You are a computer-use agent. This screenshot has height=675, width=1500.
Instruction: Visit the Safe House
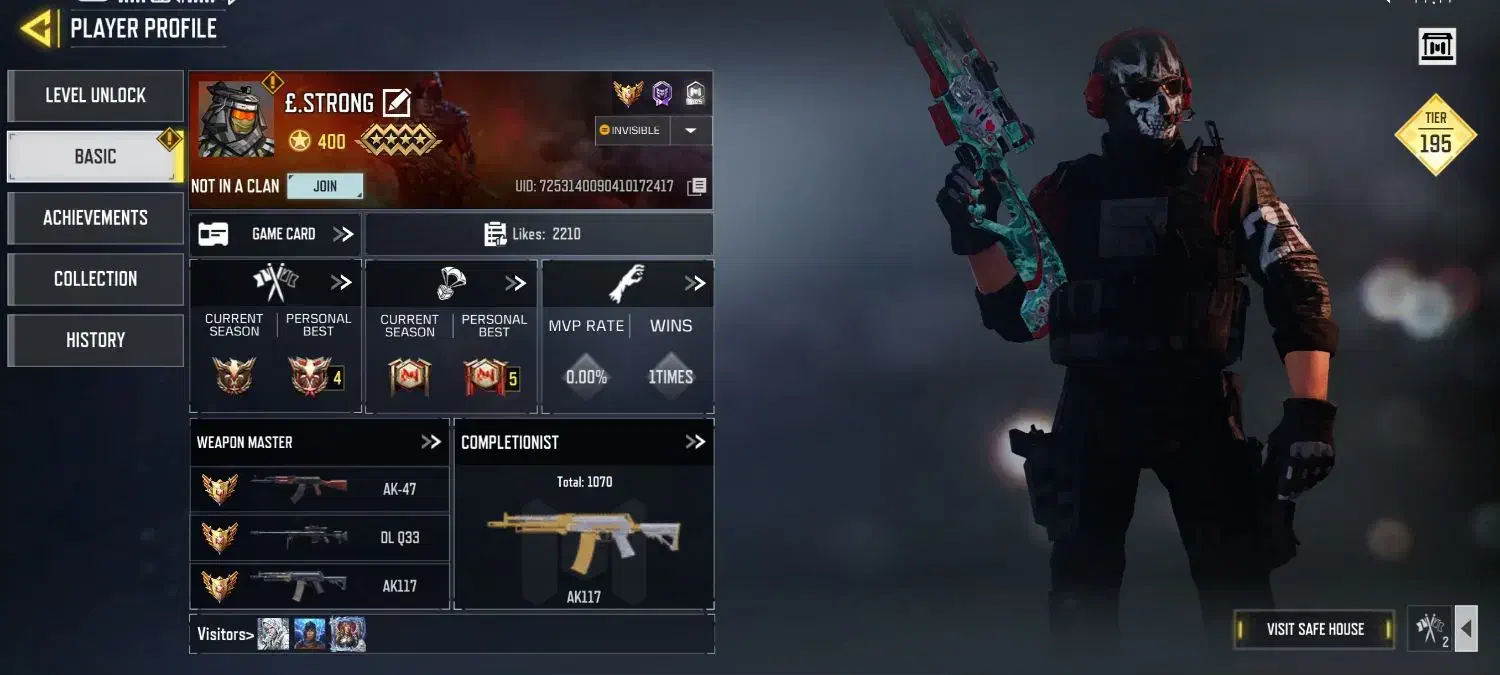point(1315,629)
